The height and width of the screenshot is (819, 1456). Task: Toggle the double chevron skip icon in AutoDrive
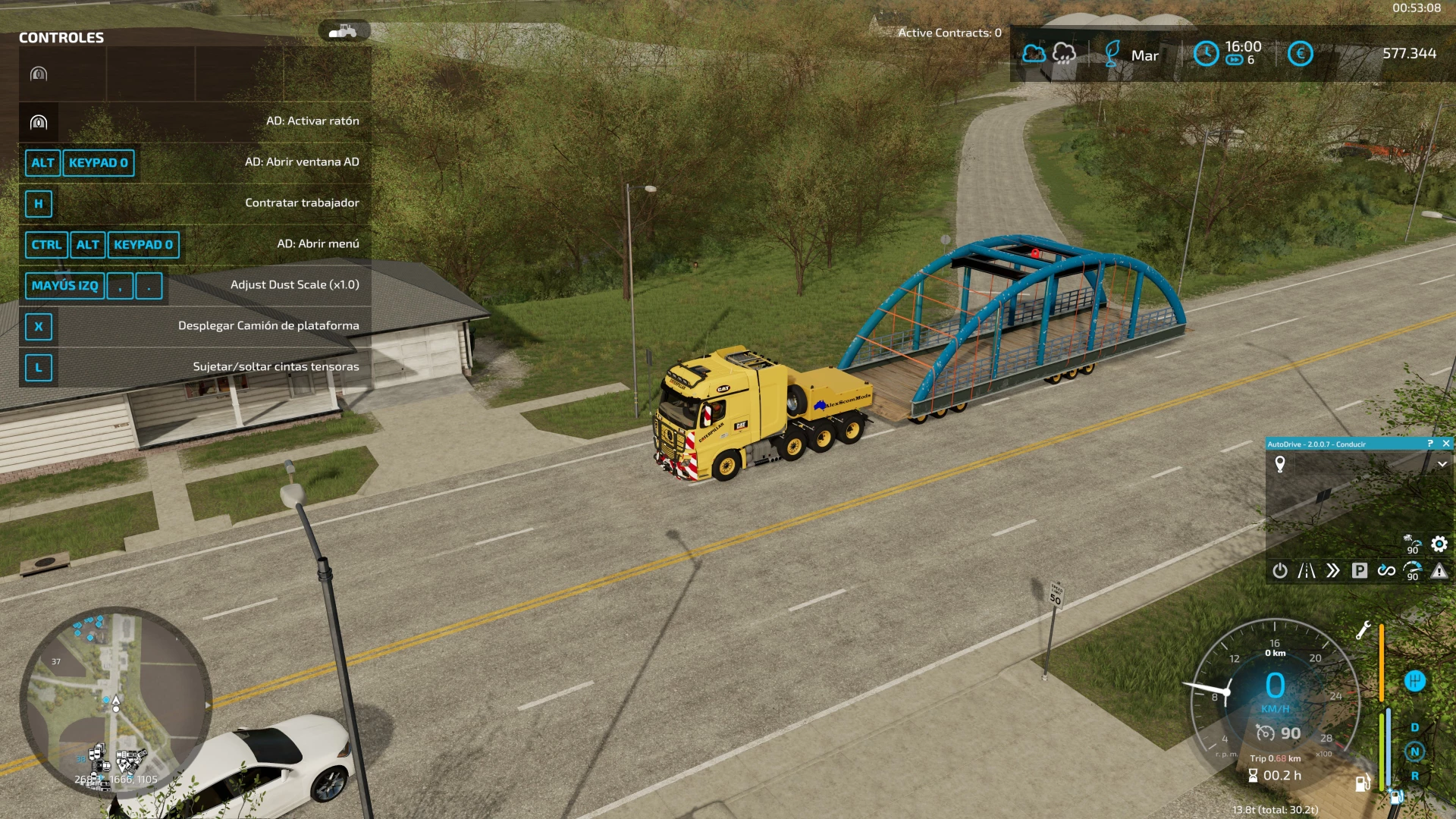[1332, 572]
